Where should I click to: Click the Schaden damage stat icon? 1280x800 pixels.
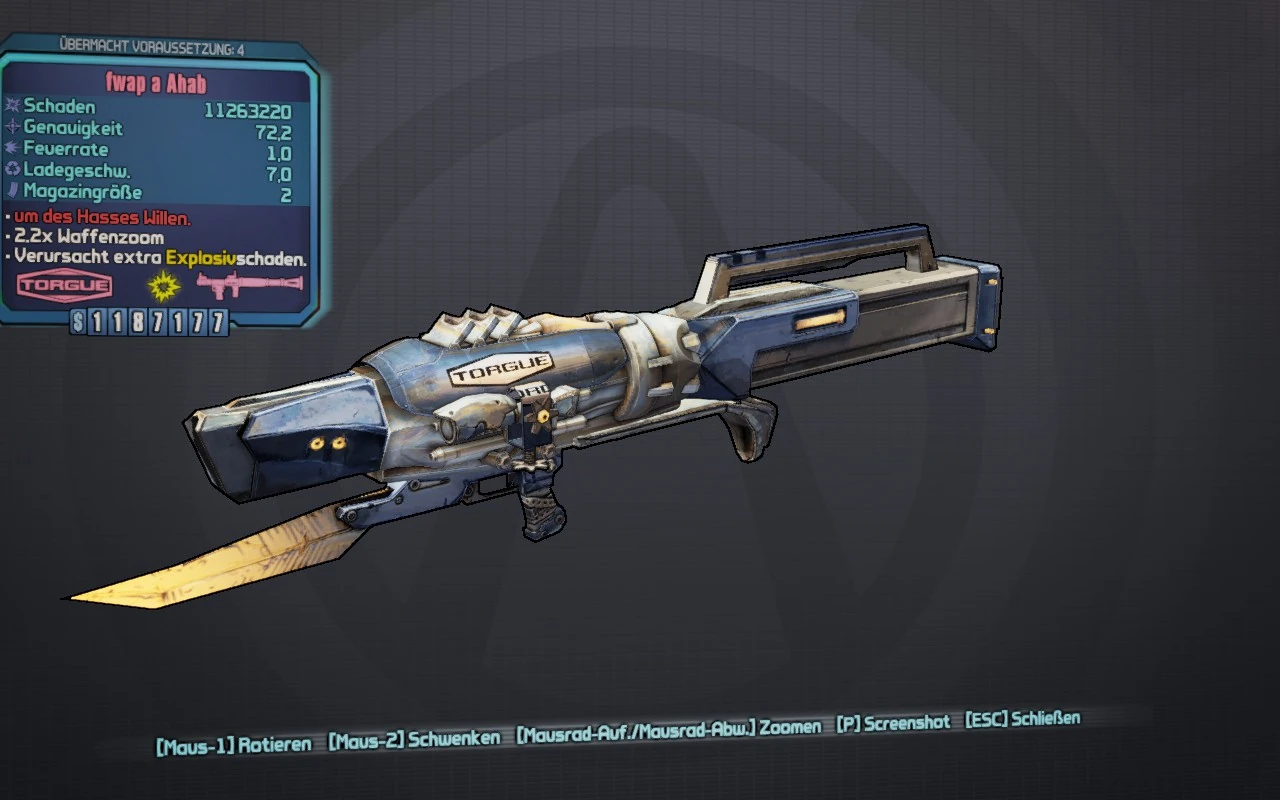[14, 103]
